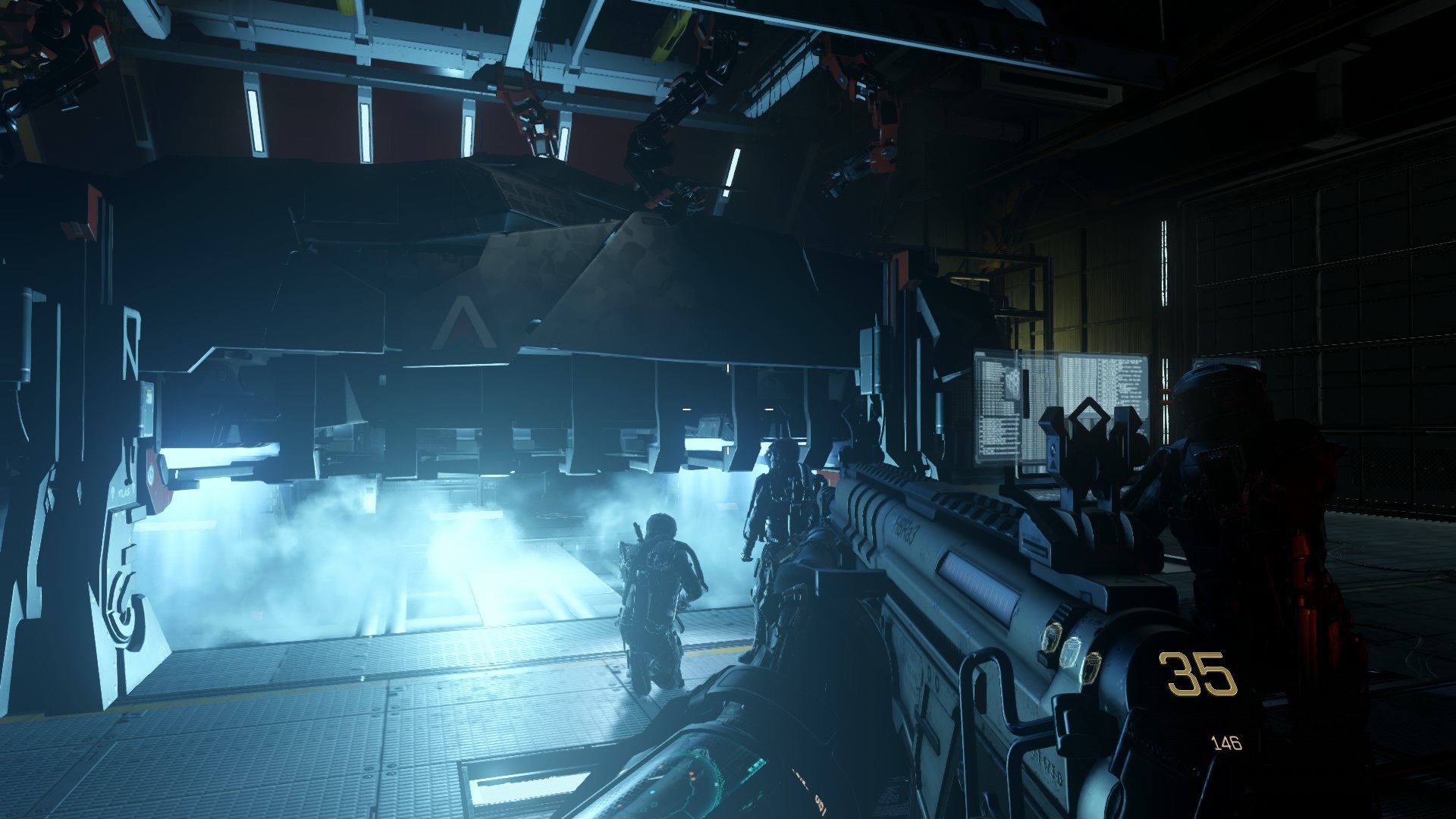Select the gear-cluster graphic on the holographic screen
The width and height of the screenshot is (1456, 819).
pyautogui.click(x=1012, y=384)
